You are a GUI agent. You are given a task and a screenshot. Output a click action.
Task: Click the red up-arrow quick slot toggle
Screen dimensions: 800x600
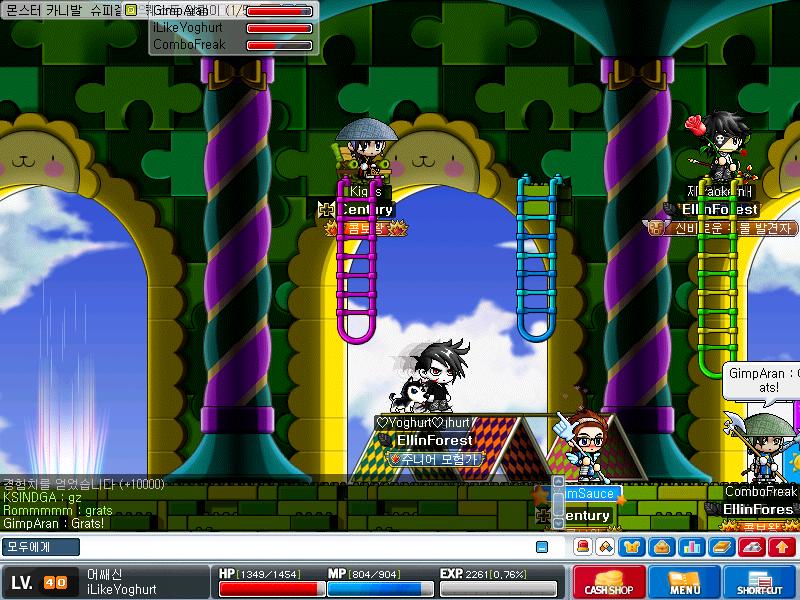781,547
